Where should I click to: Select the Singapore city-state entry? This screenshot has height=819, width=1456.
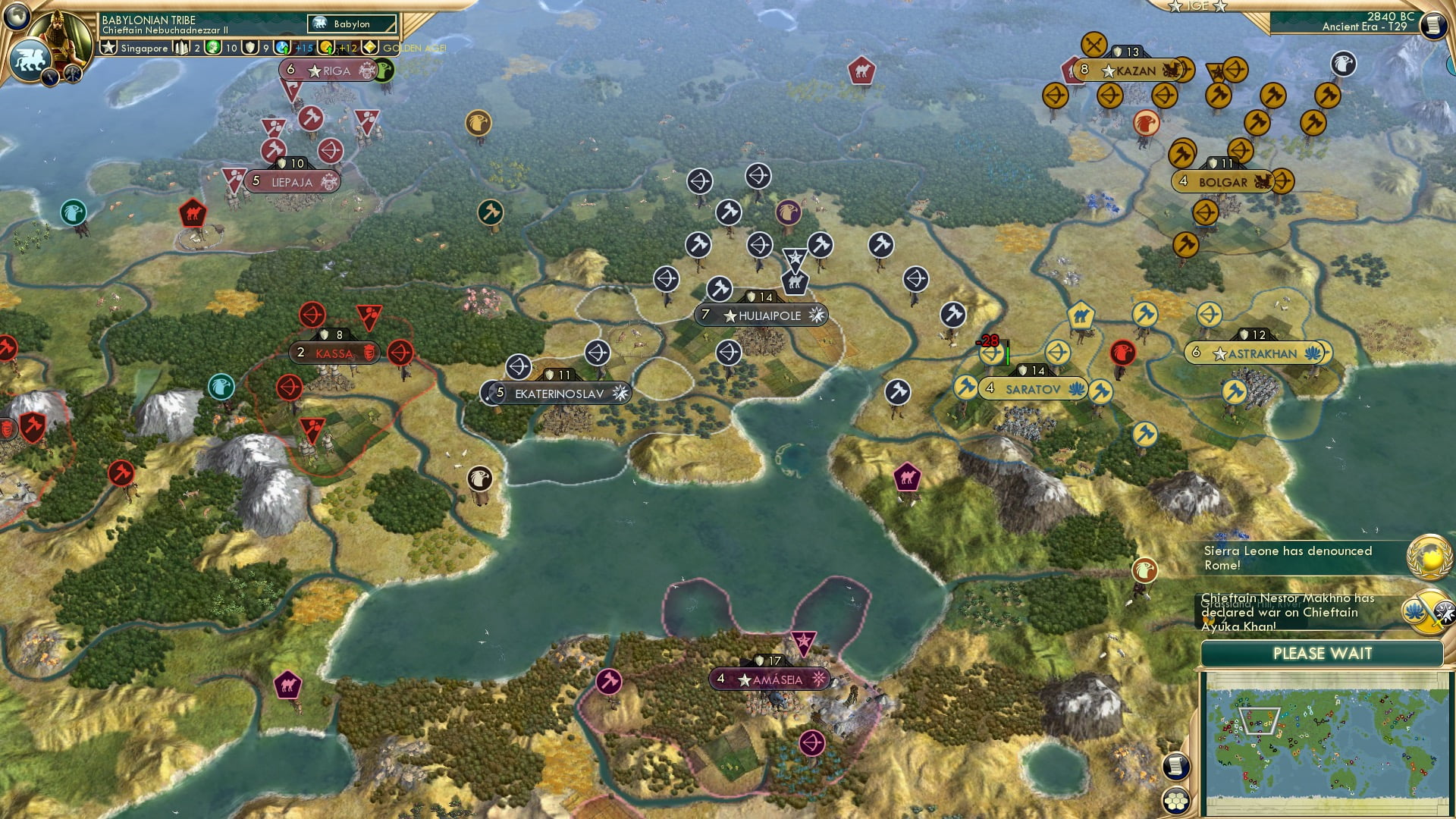[144, 48]
